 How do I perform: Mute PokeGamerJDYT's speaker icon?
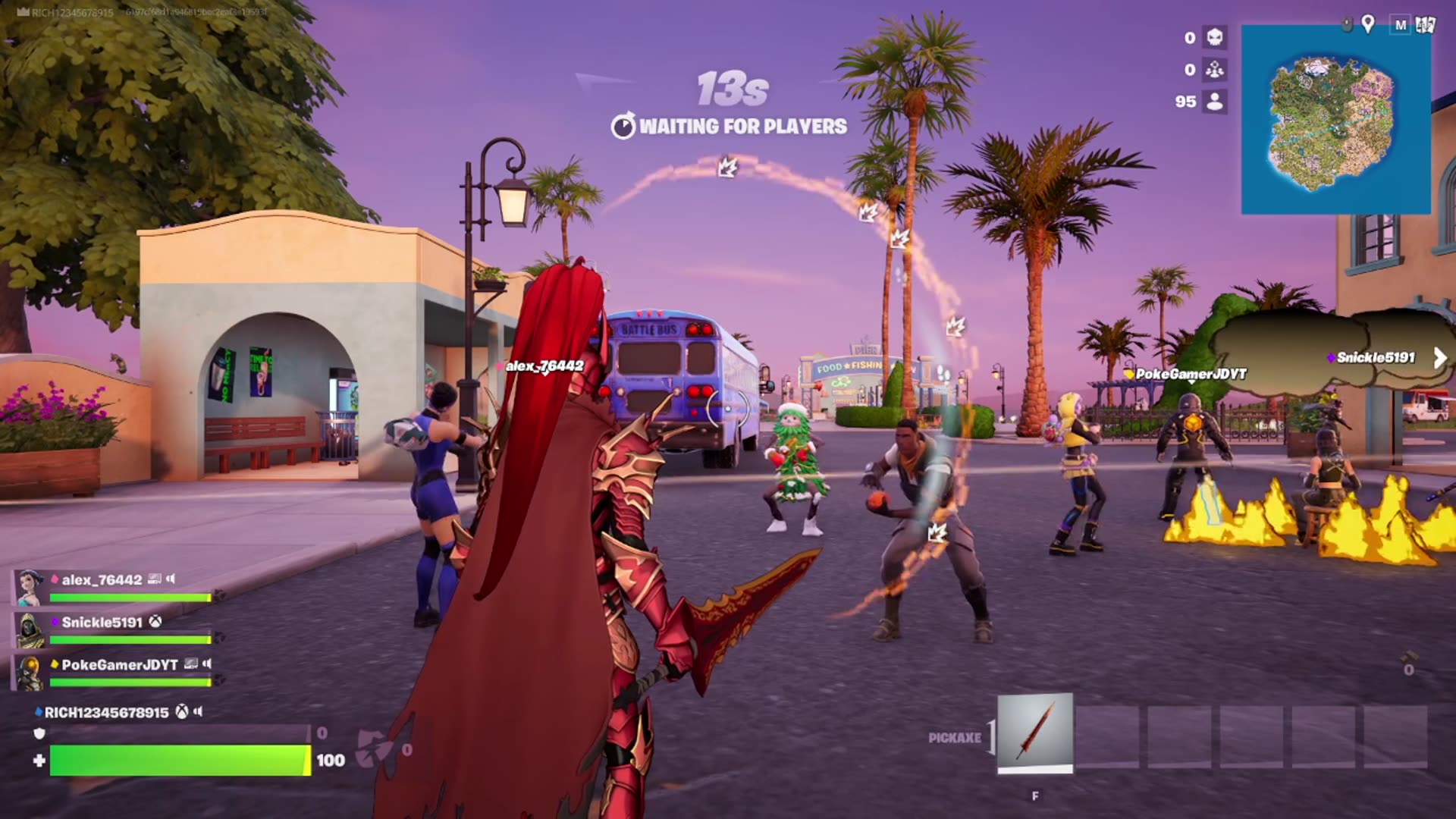click(x=206, y=665)
